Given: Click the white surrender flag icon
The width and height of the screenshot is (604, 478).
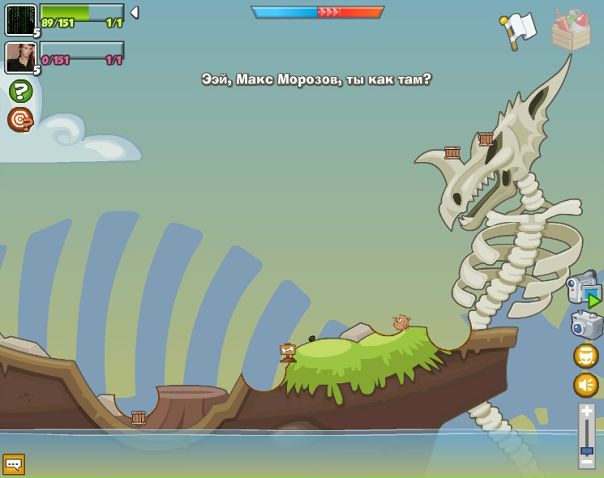Looking at the screenshot, I should pyautogui.click(x=518, y=30).
